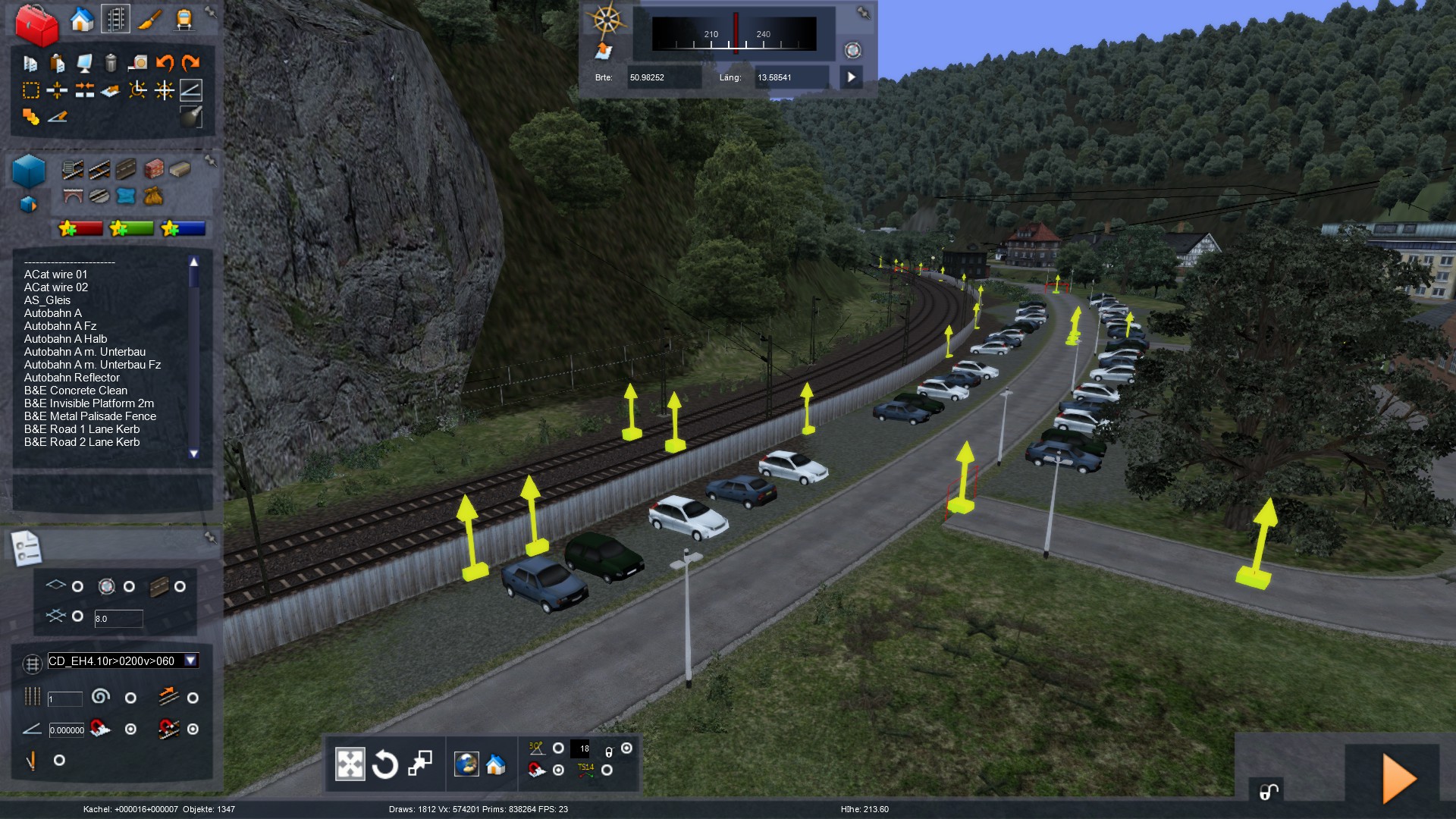Choose the brick wall object category
The width and height of the screenshot is (1456, 819).
tap(154, 168)
